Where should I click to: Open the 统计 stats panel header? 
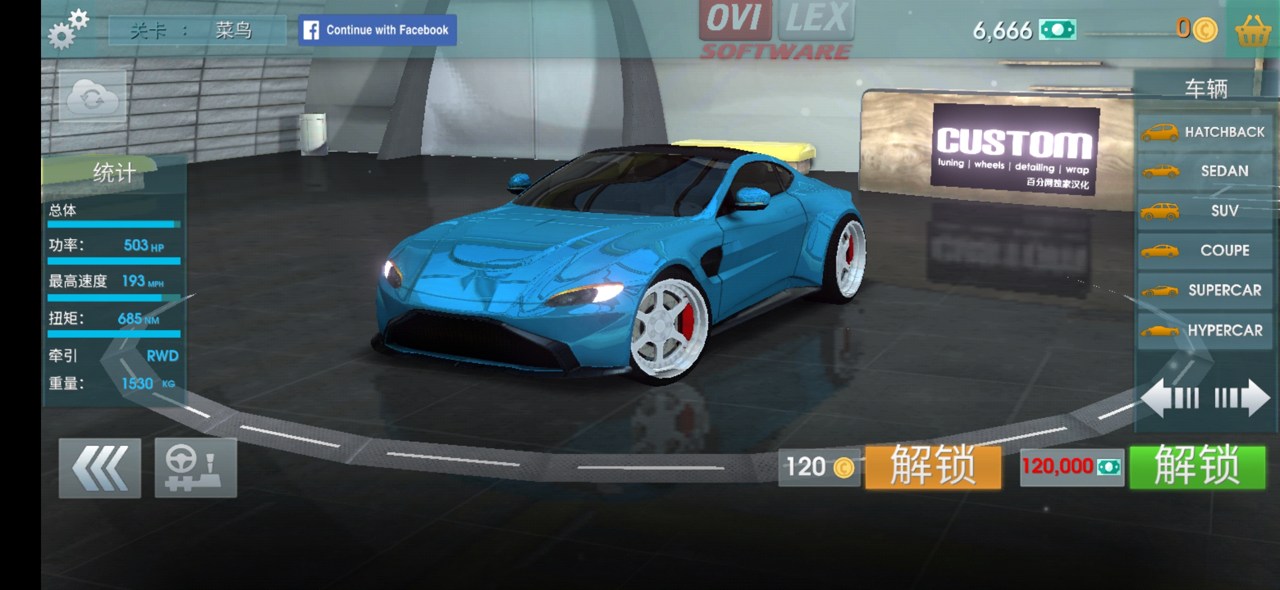point(114,173)
